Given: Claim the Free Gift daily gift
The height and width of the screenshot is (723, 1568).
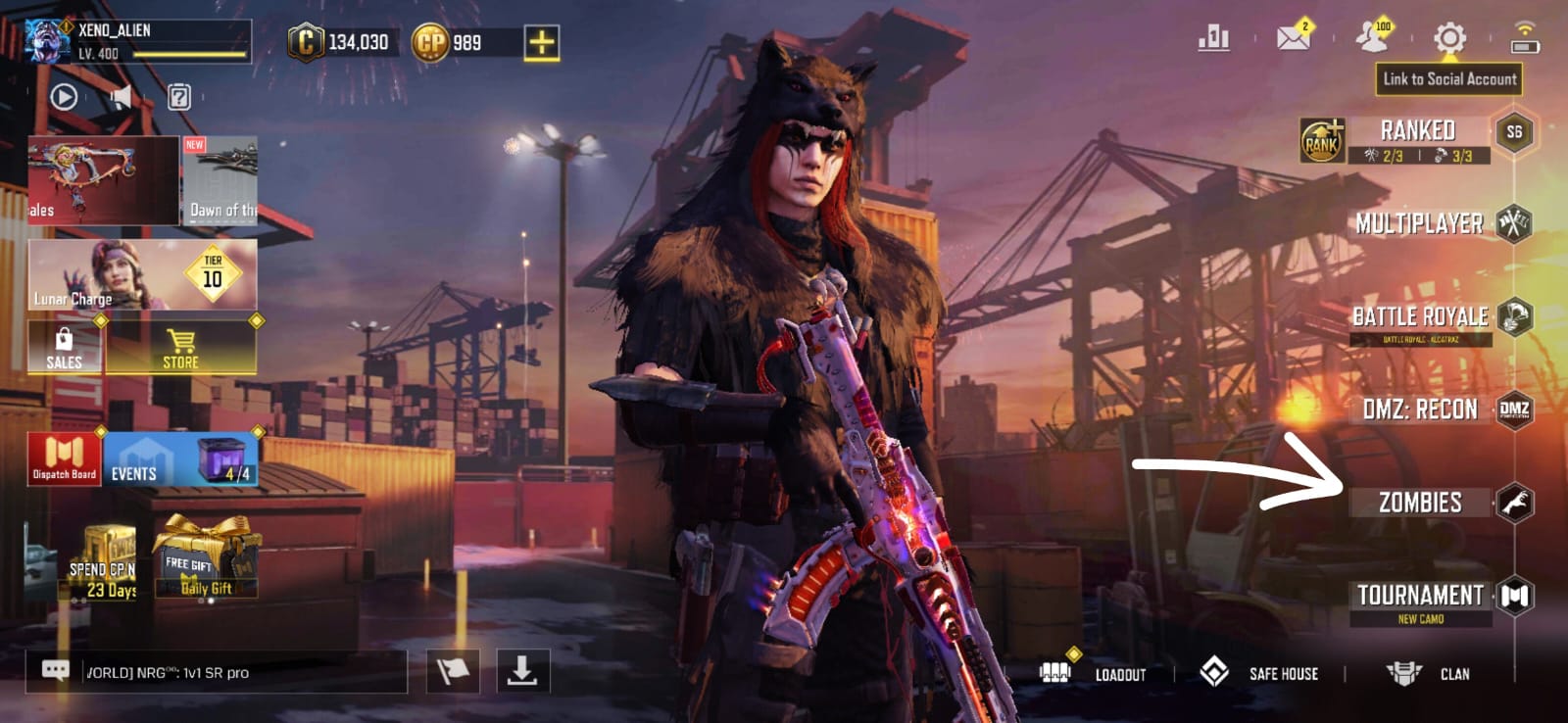Looking at the screenshot, I should pos(207,560).
